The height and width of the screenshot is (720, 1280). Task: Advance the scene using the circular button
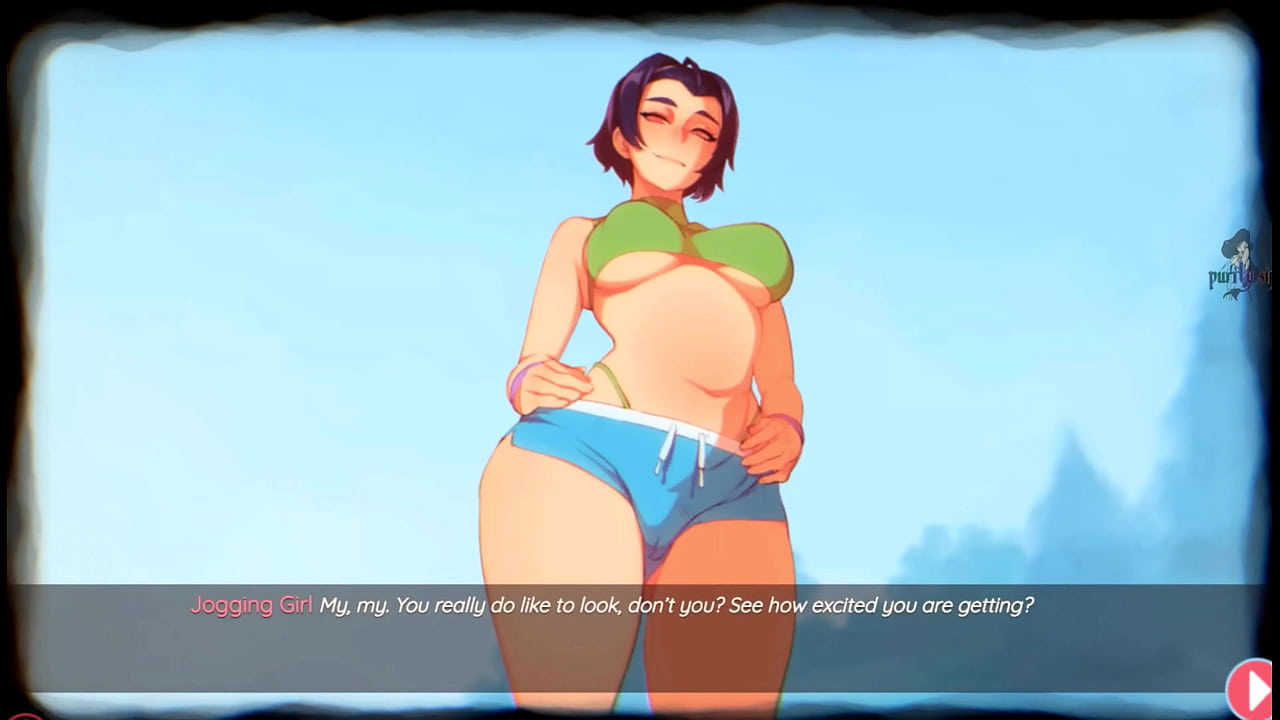pyautogui.click(x=1249, y=690)
